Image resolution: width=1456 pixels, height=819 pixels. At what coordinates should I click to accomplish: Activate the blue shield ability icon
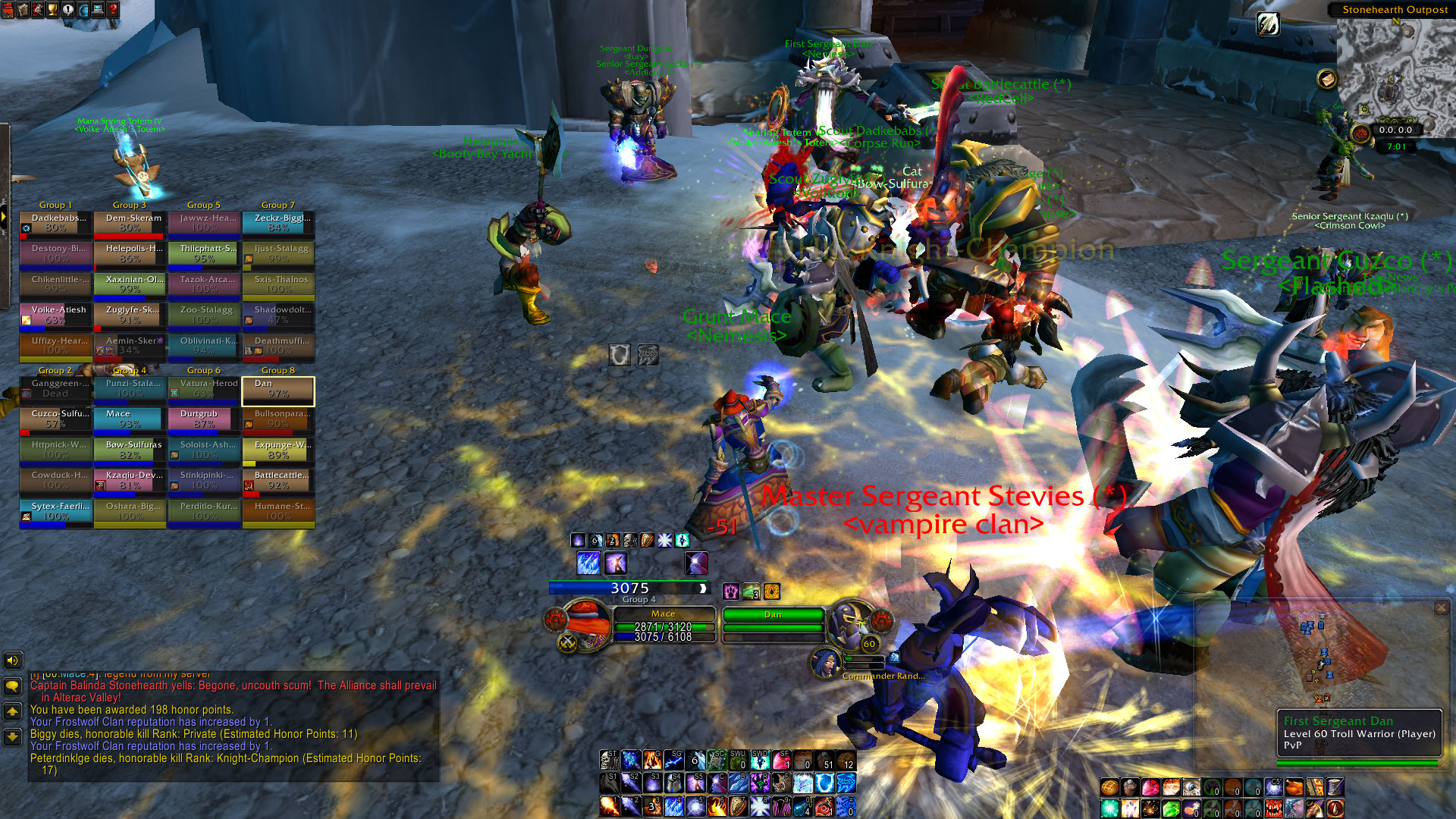[x=824, y=783]
